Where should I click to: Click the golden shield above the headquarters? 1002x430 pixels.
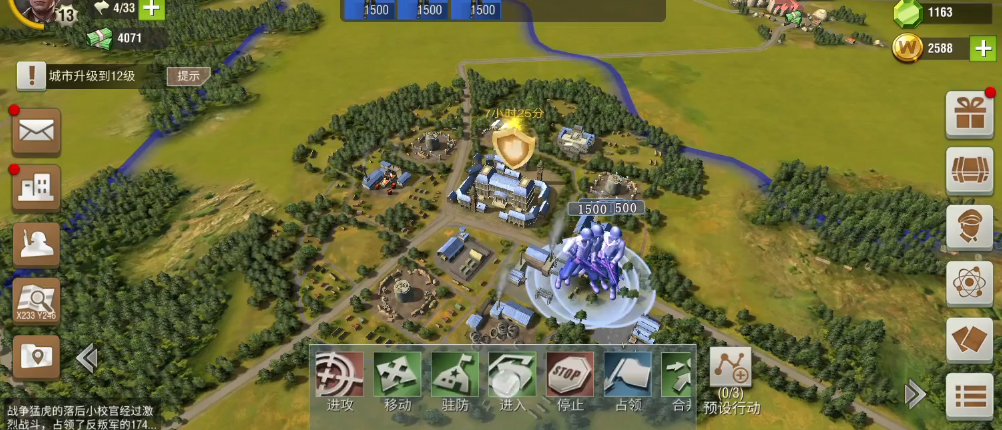coord(514,149)
